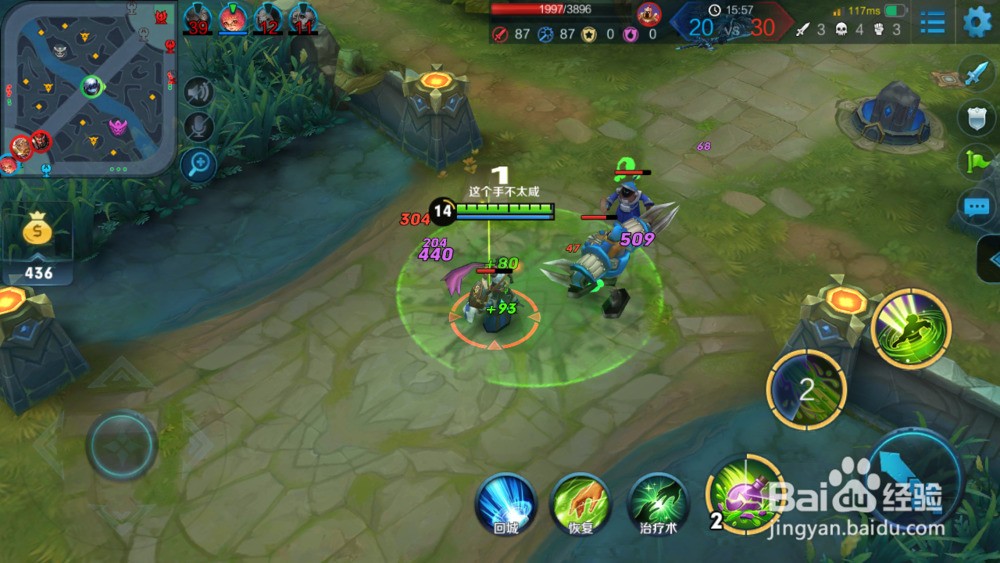Send the green flag gather signal
1000x563 pixels.
(x=976, y=161)
